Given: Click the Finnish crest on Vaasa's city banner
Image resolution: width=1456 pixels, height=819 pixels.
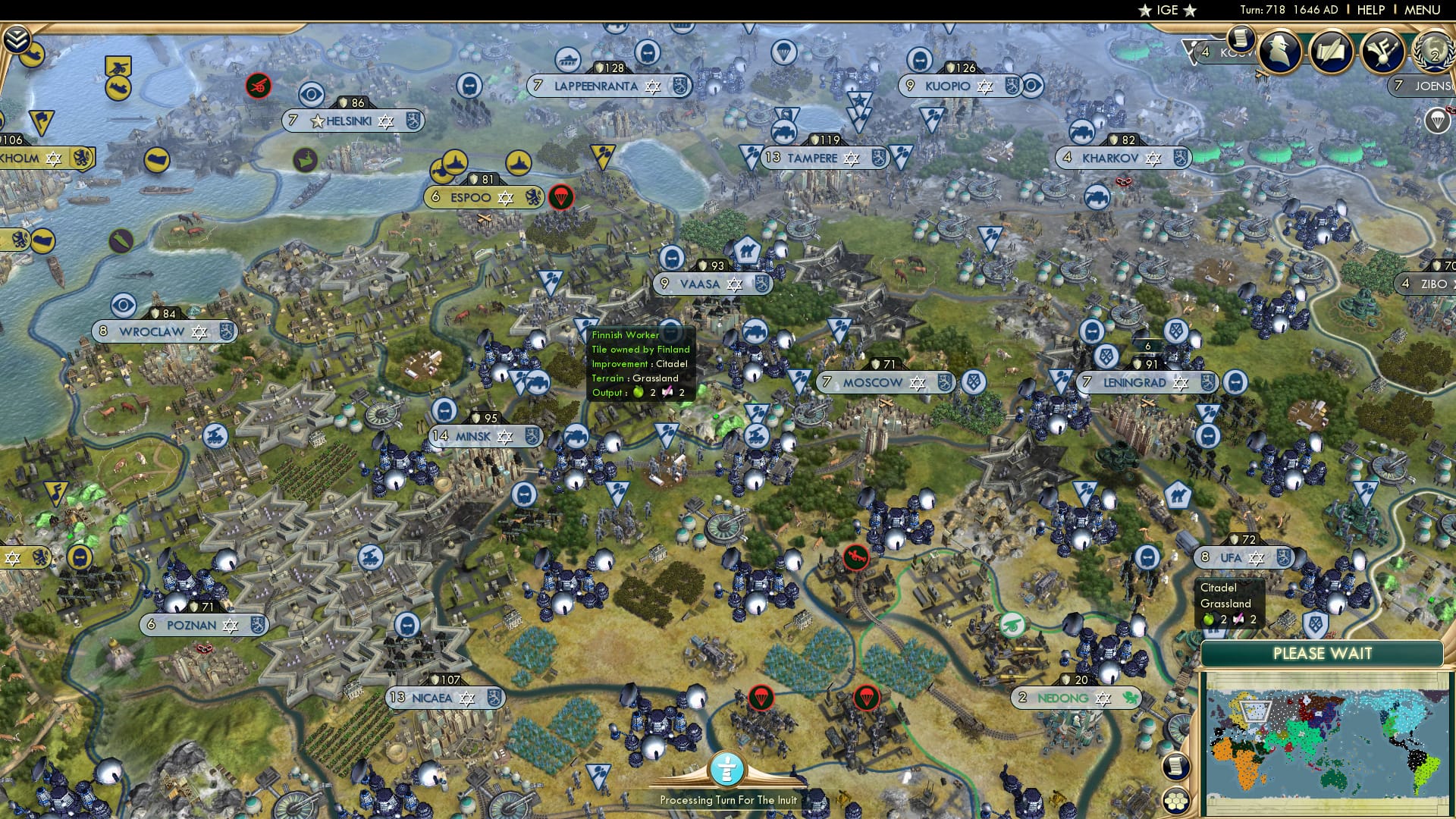Looking at the screenshot, I should pyautogui.click(x=761, y=284).
